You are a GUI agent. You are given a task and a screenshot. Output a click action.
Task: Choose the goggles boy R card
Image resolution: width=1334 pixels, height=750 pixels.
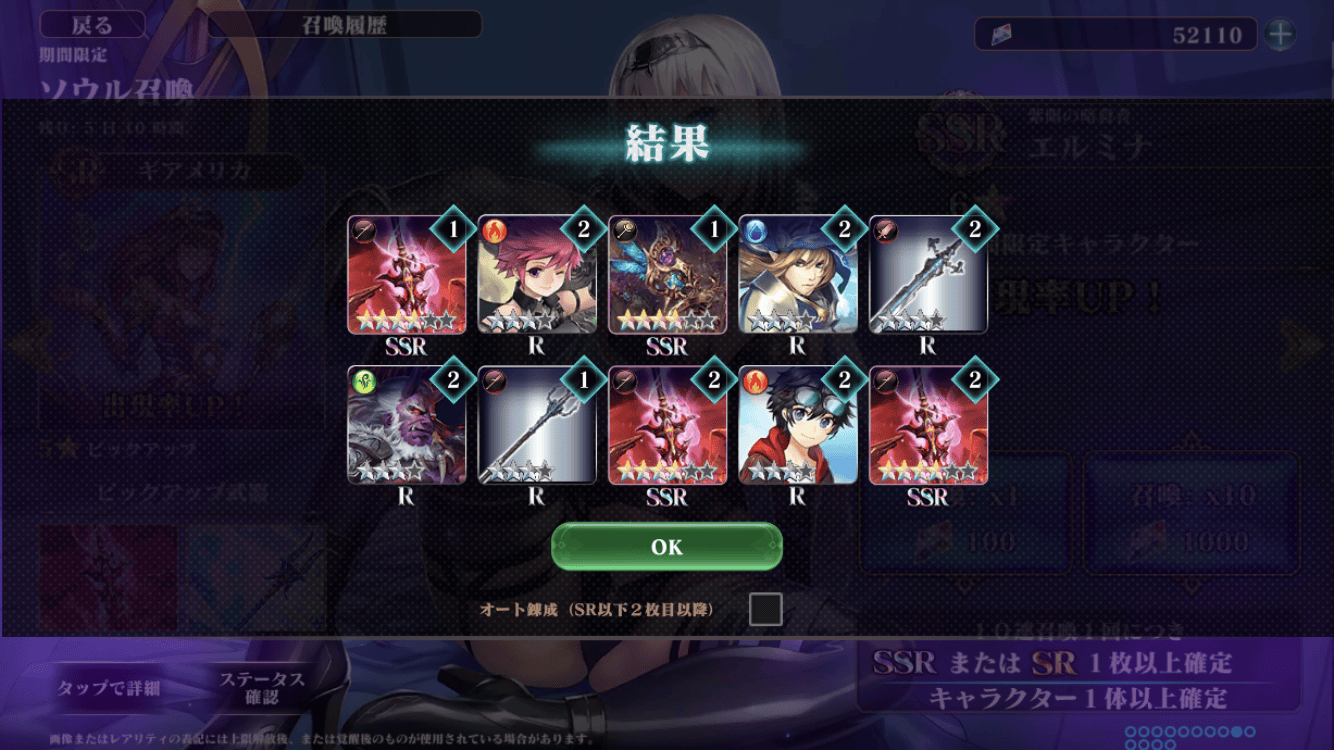coord(797,426)
